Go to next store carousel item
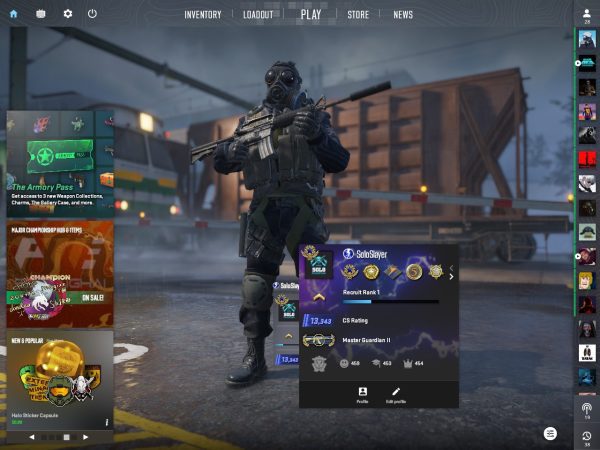 [x=86, y=437]
